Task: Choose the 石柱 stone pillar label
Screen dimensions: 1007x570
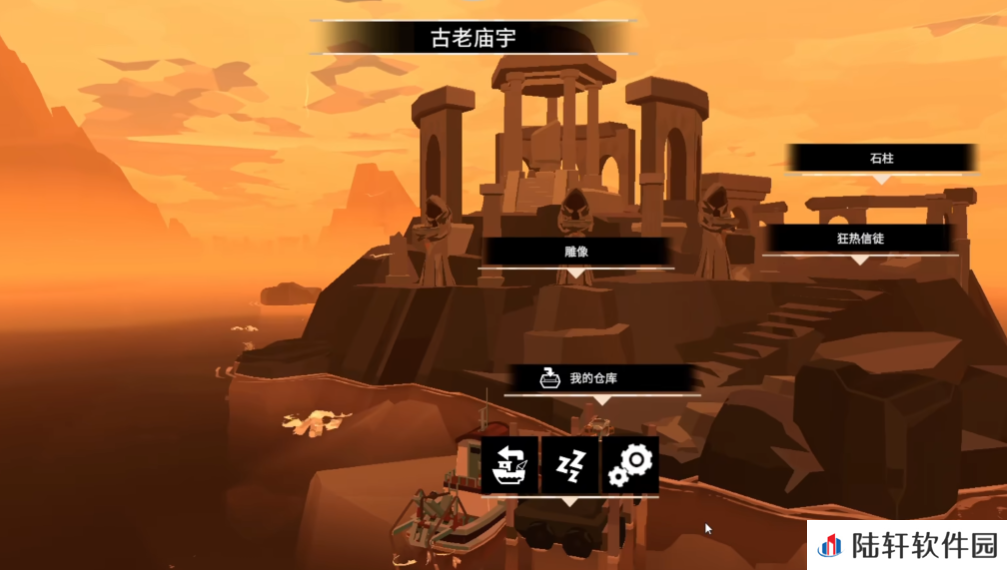Action: click(x=880, y=158)
